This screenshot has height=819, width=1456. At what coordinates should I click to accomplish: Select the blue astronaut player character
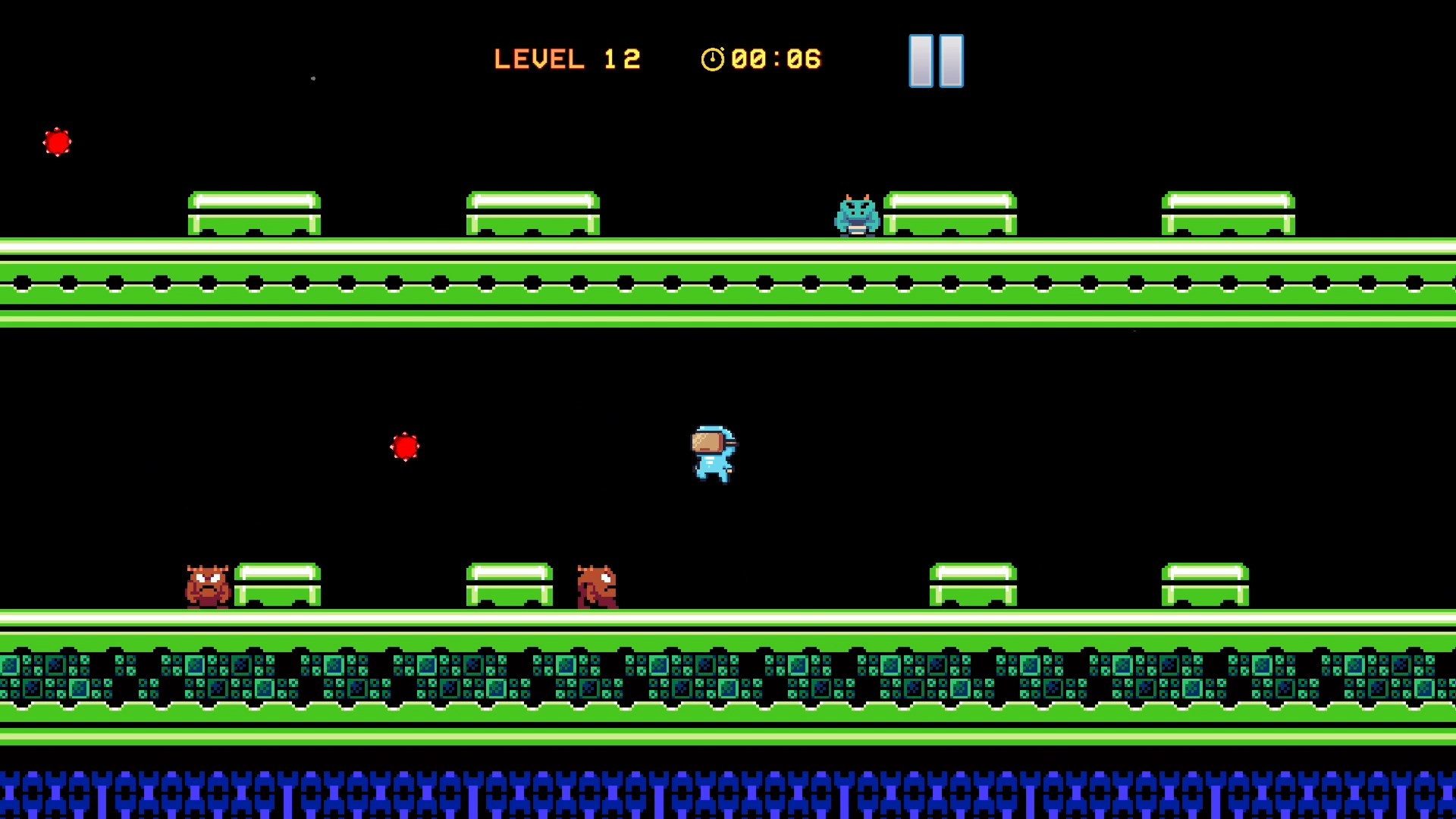(711, 455)
